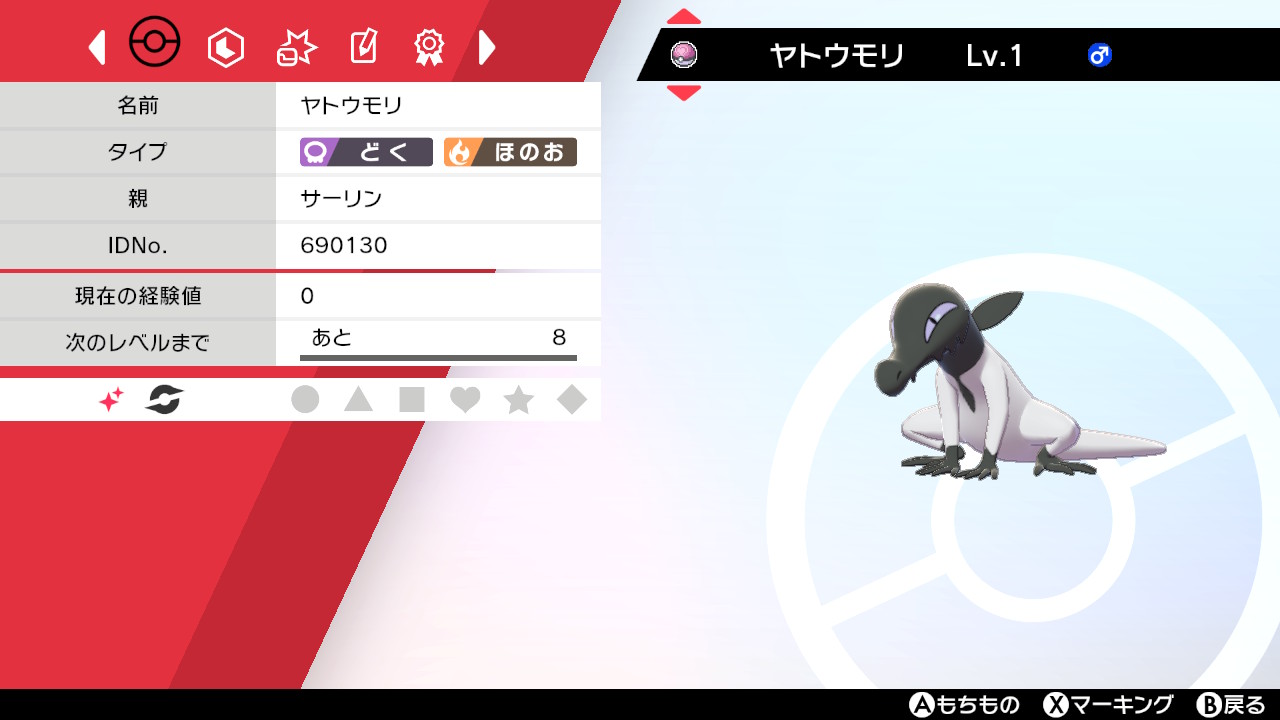This screenshot has height=720, width=1280.
Task: Open the ribbons tab icon
Action: point(428,46)
